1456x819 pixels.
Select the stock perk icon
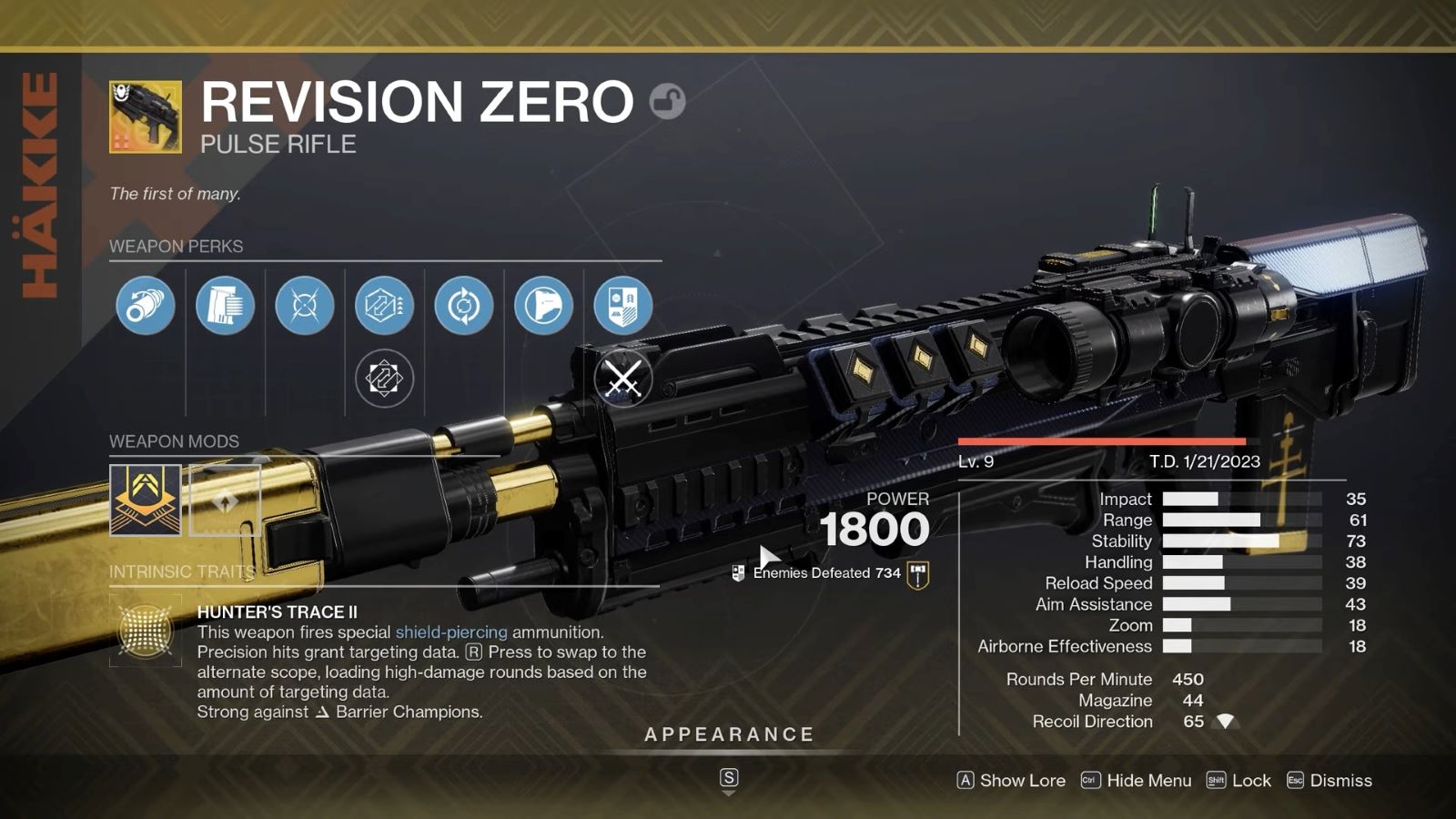(542, 307)
